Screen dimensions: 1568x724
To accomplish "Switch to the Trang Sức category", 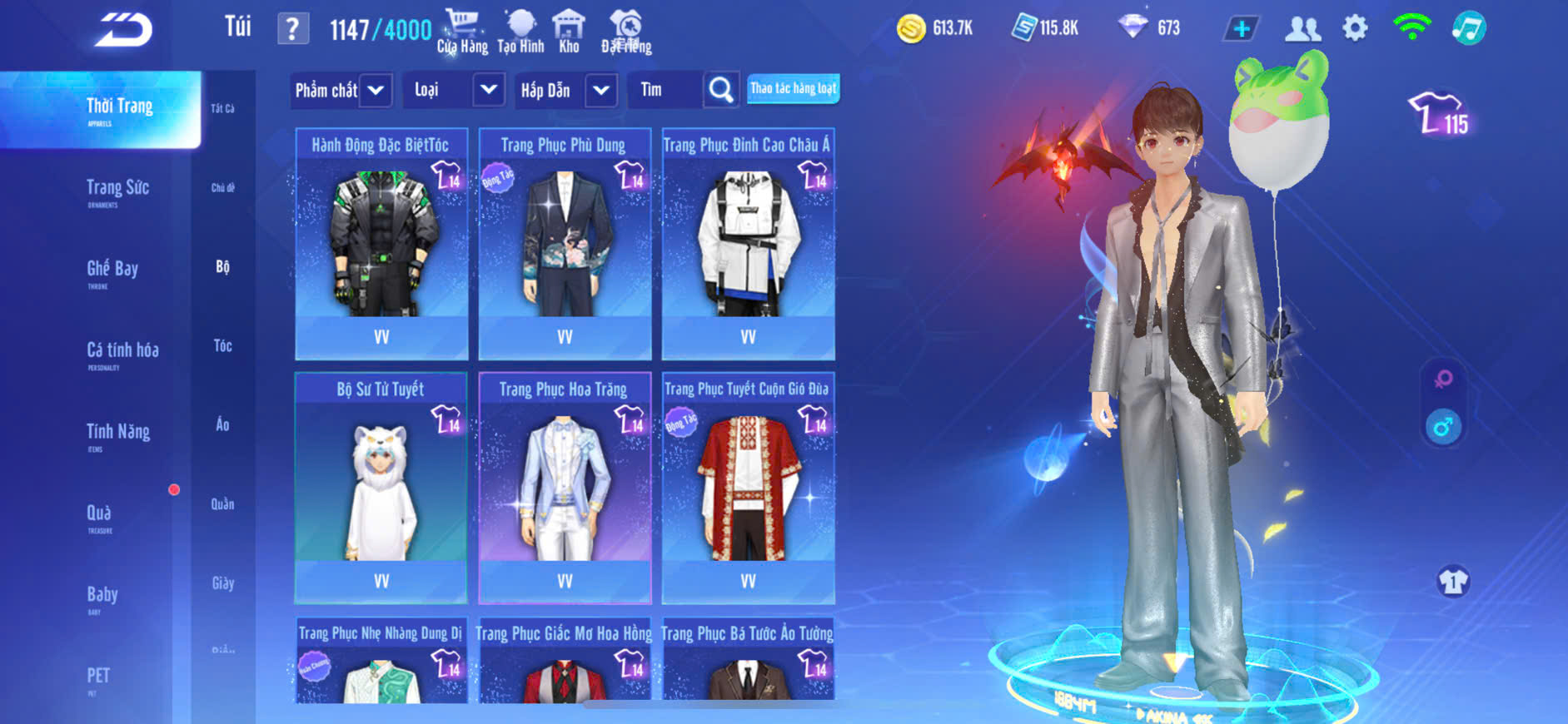I will tap(117, 189).
